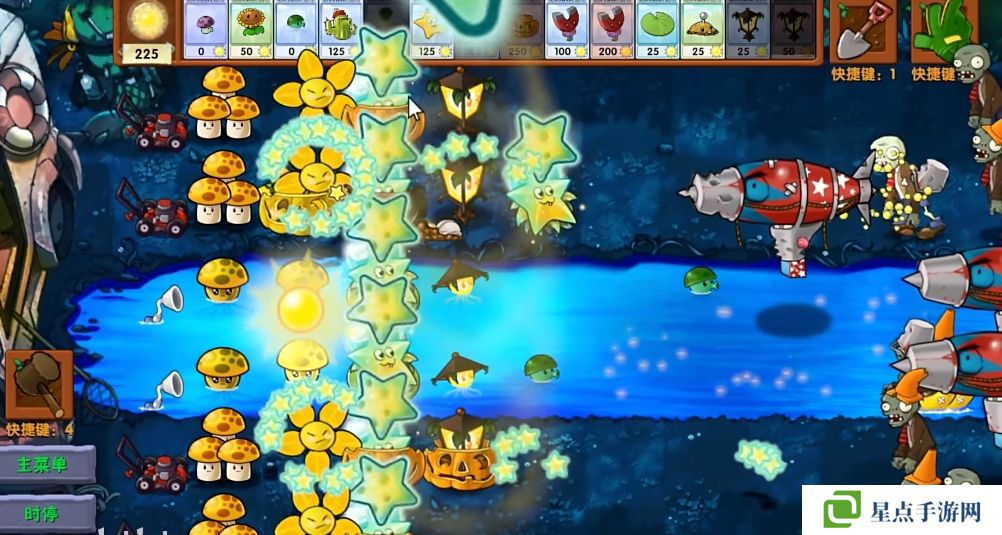Select the 250-sun pumpkin seed card

coord(524,29)
